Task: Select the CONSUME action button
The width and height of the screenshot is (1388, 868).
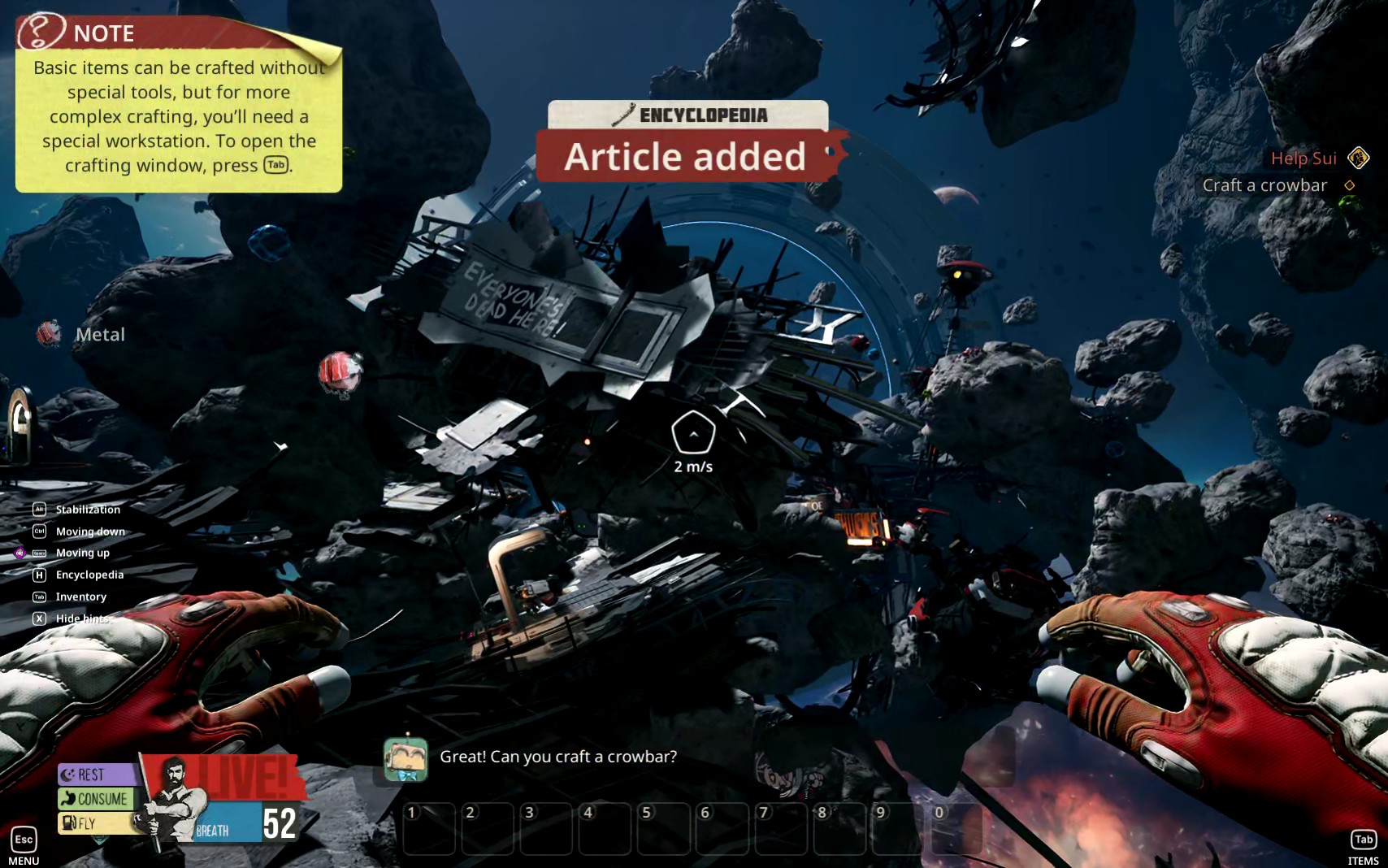Action: tap(96, 799)
